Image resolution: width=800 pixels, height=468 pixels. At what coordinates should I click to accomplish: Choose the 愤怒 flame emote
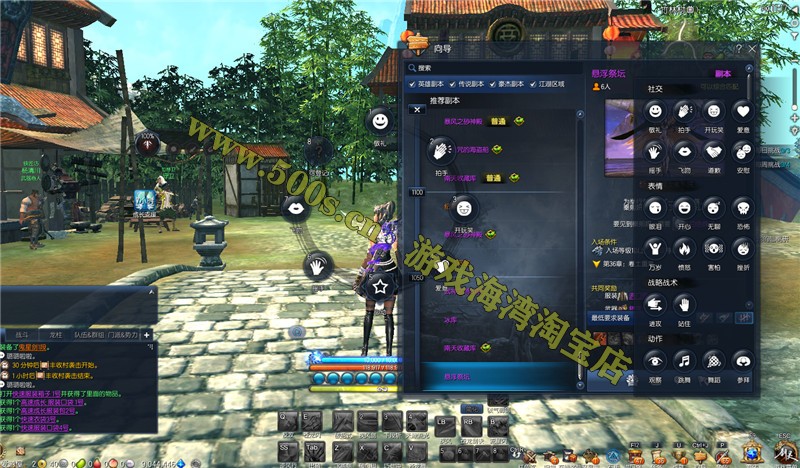(x=684, y=249)
